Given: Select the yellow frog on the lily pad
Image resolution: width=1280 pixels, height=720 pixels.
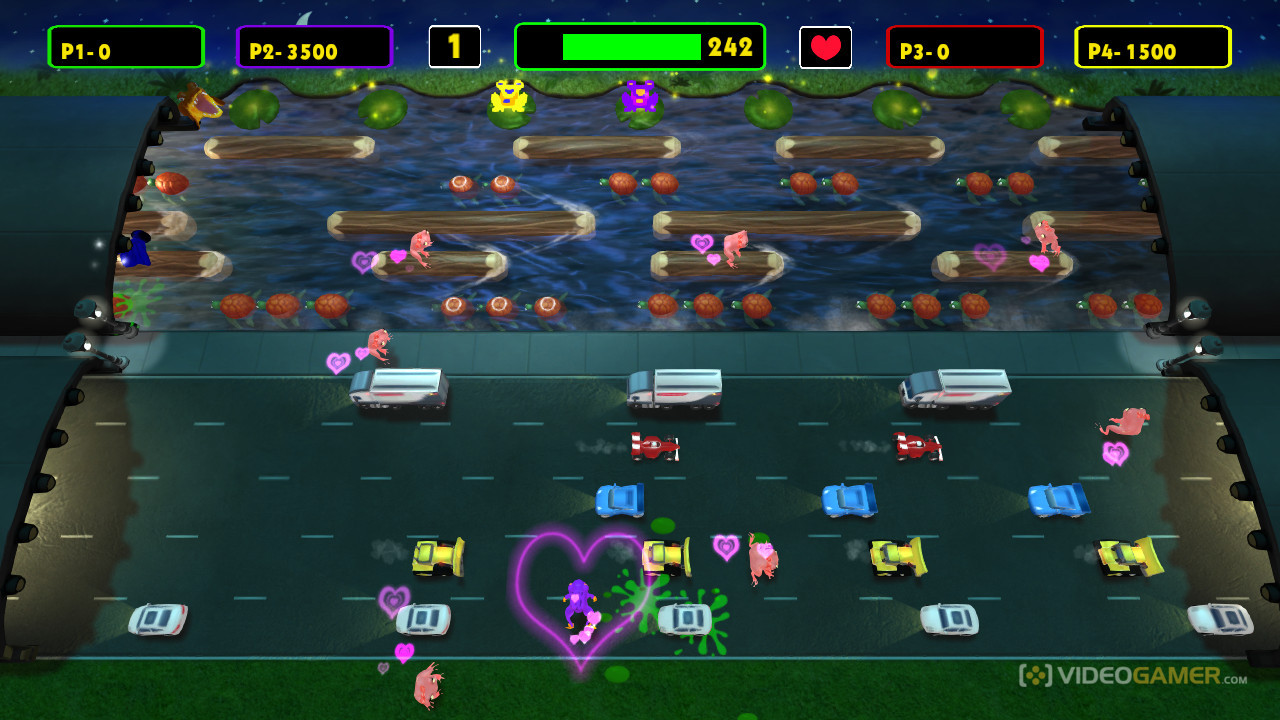Looking at the screenshot, I should [x=507, y=97].
